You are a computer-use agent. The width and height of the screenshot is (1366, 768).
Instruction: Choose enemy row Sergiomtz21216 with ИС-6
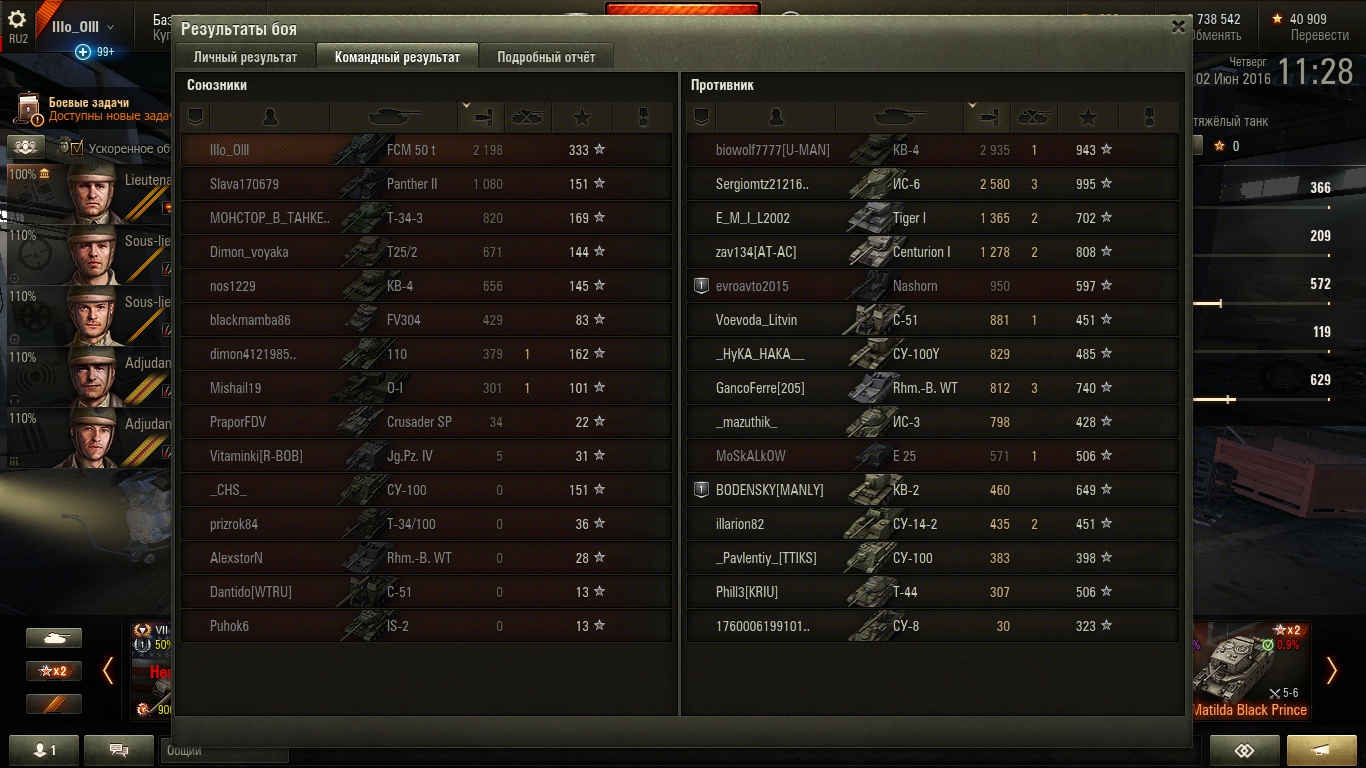click(932, 184)
